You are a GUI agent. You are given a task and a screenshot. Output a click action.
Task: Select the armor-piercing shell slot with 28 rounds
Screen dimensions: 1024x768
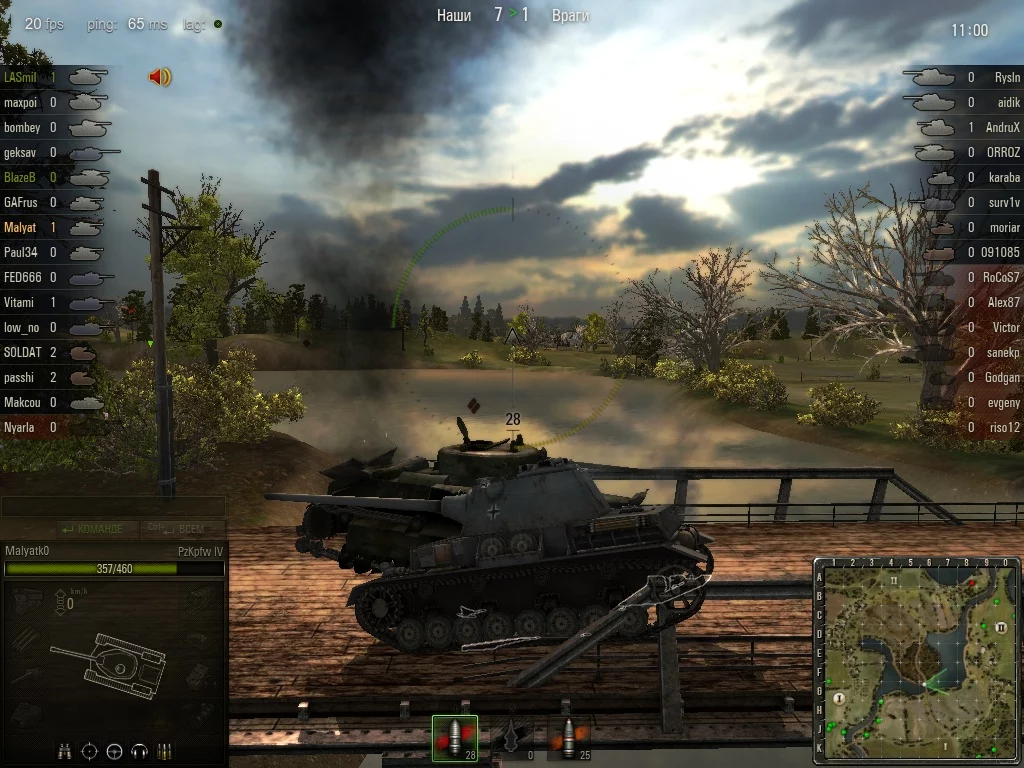tap(454, 738)
